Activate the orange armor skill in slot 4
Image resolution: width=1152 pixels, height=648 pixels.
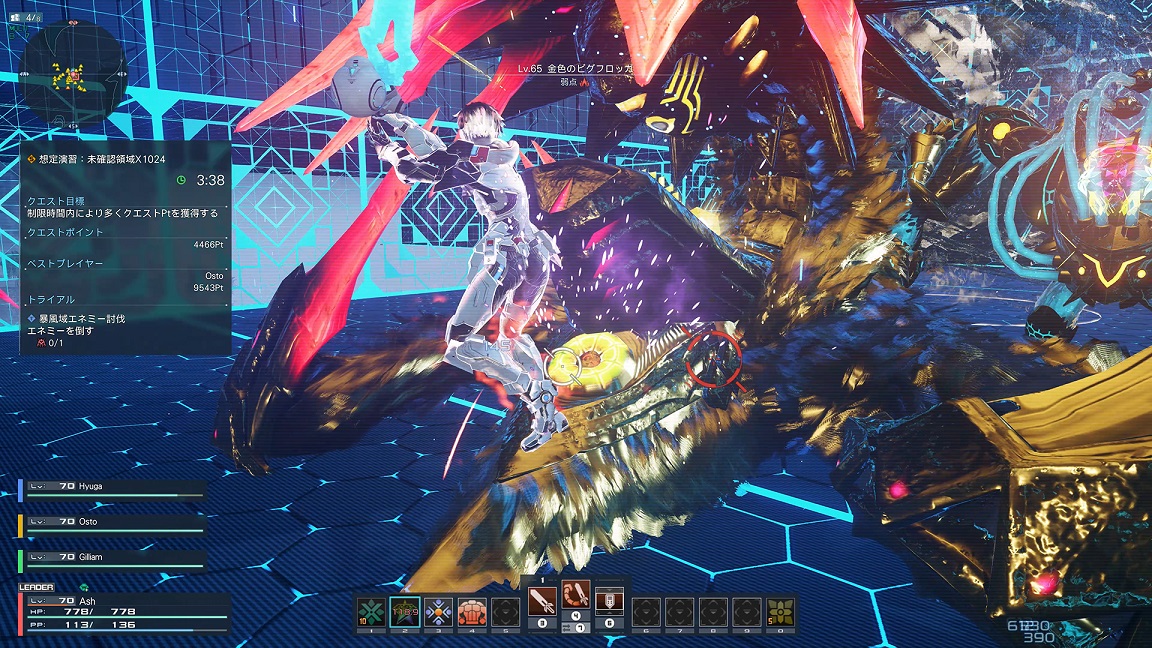click(x=472, y=611)
